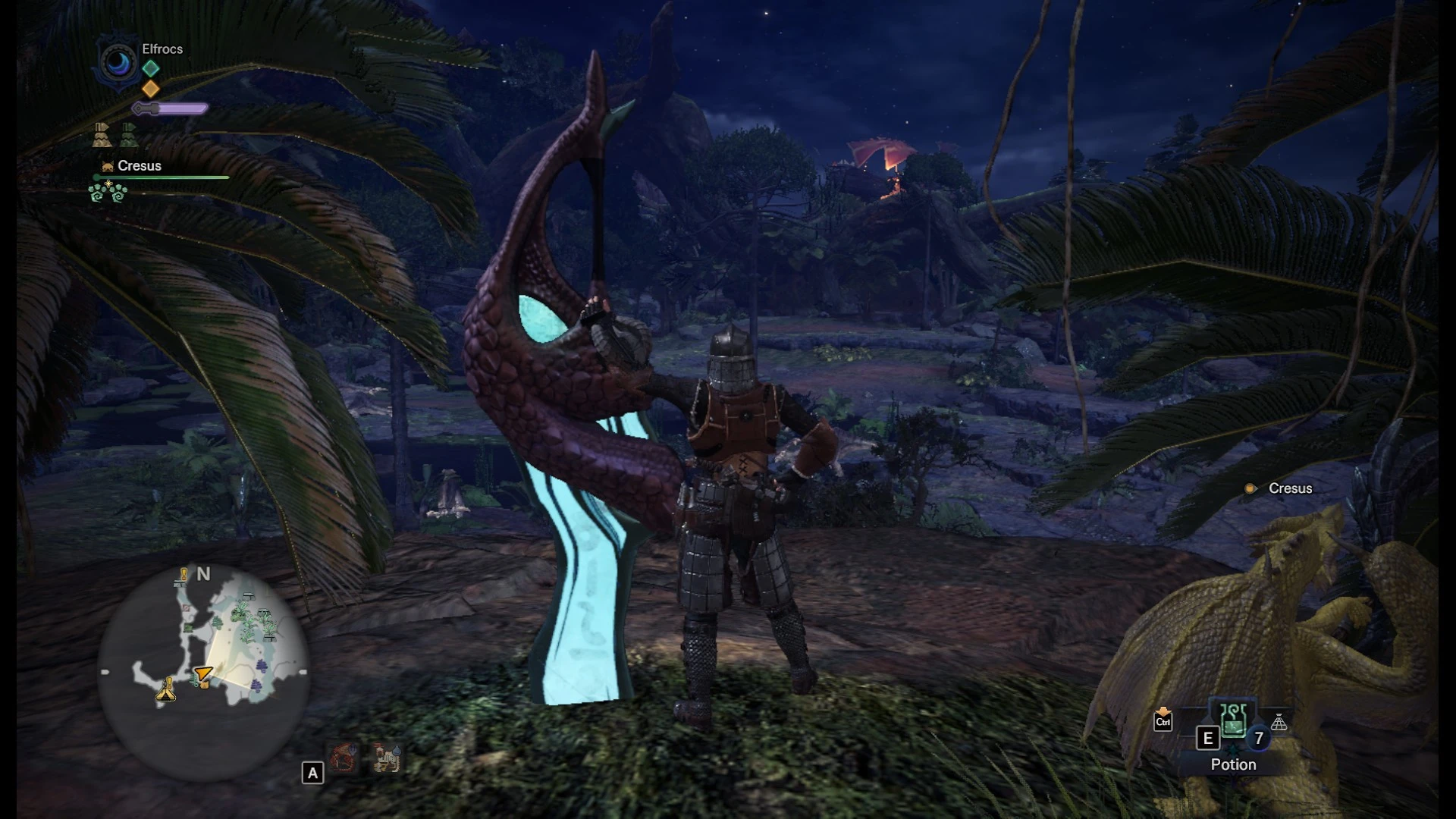Image resolution: width=1456 pixels, height=819 pixels.
Task: Select the red monster icon beside the minimap
Action: [344, 757]
